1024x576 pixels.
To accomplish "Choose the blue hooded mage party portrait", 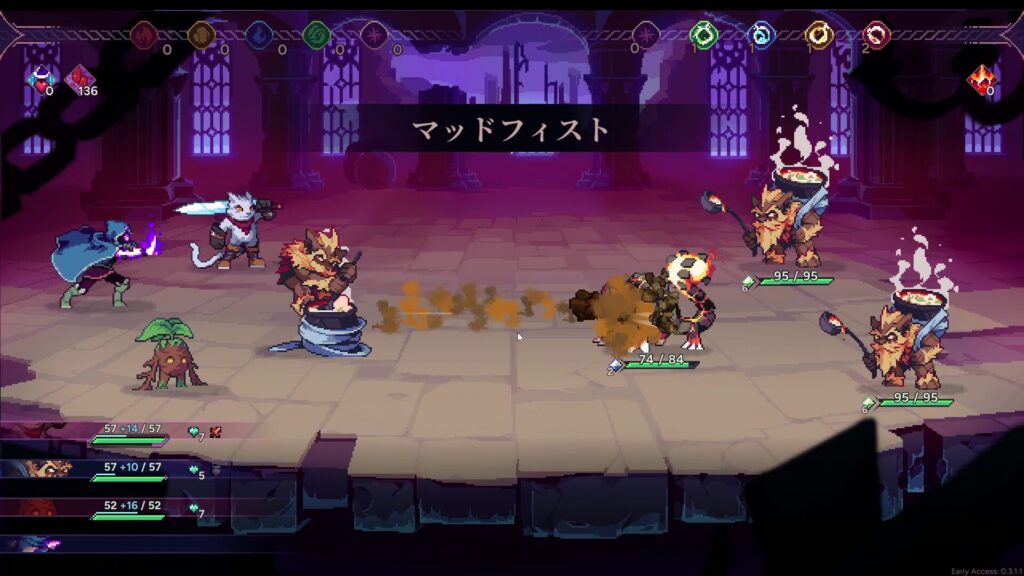I will (40, 544).
